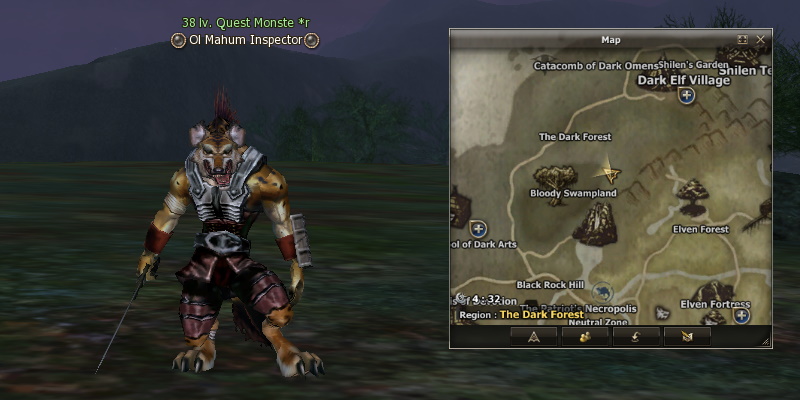Screen dimensions: 800x400
Task: Click the player arrow marker on map
Action: [x=607, y=171]
